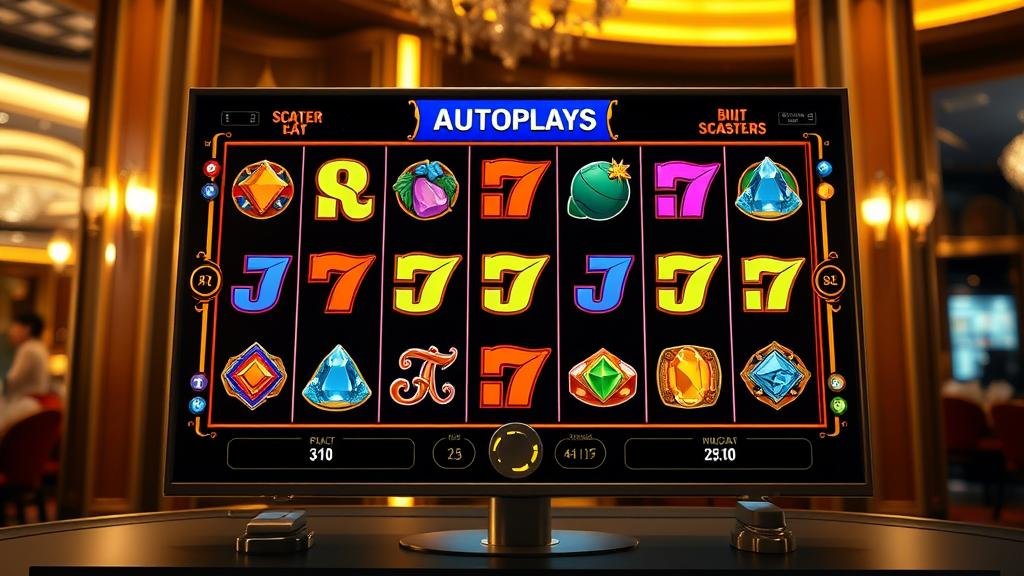Viewport: 1024px width, 576px height.
Task: Select the oval button showing 4115
Action: click(x=580, y=454)
